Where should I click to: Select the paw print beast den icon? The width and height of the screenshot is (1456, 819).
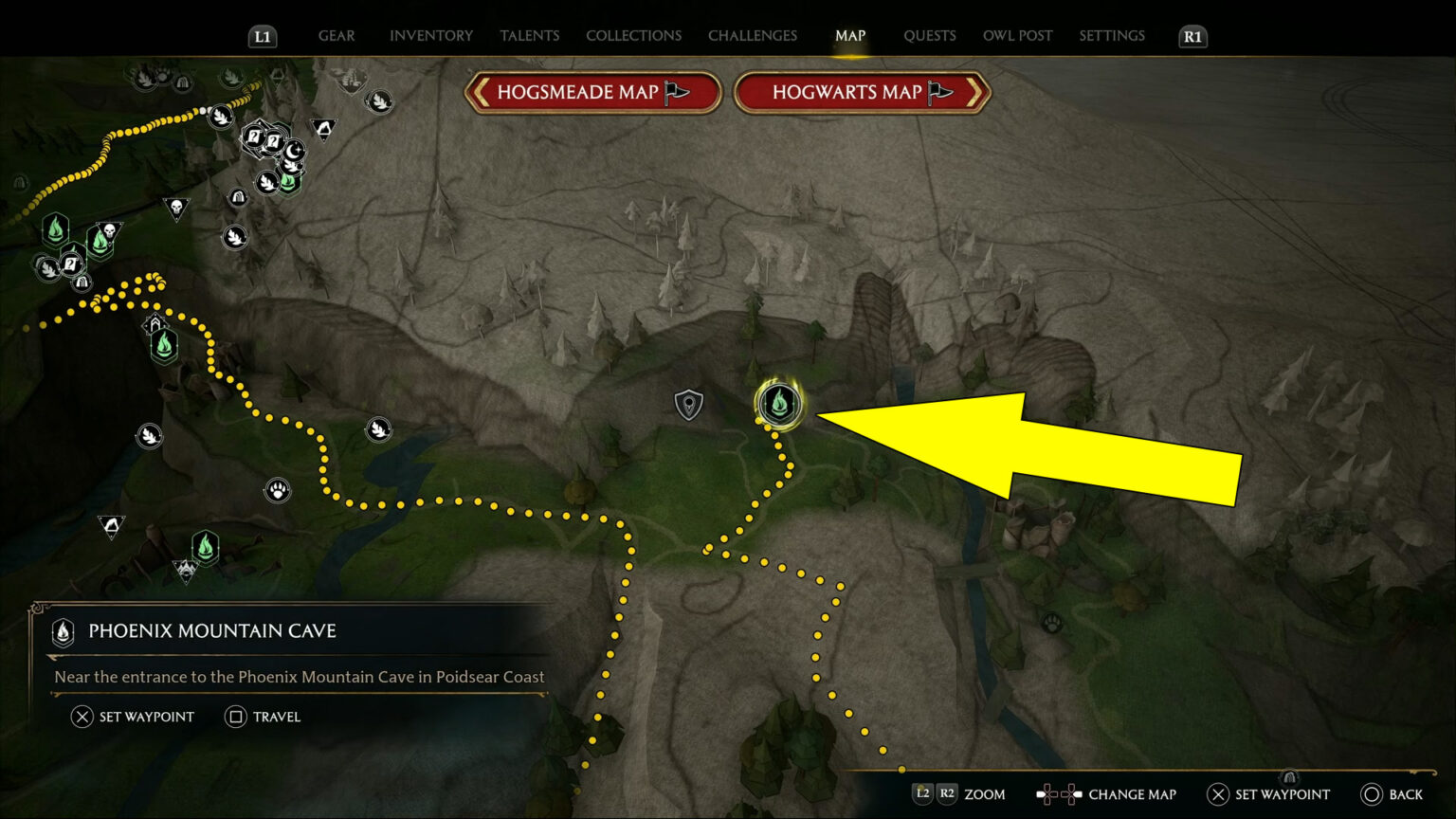click(279, 489)
